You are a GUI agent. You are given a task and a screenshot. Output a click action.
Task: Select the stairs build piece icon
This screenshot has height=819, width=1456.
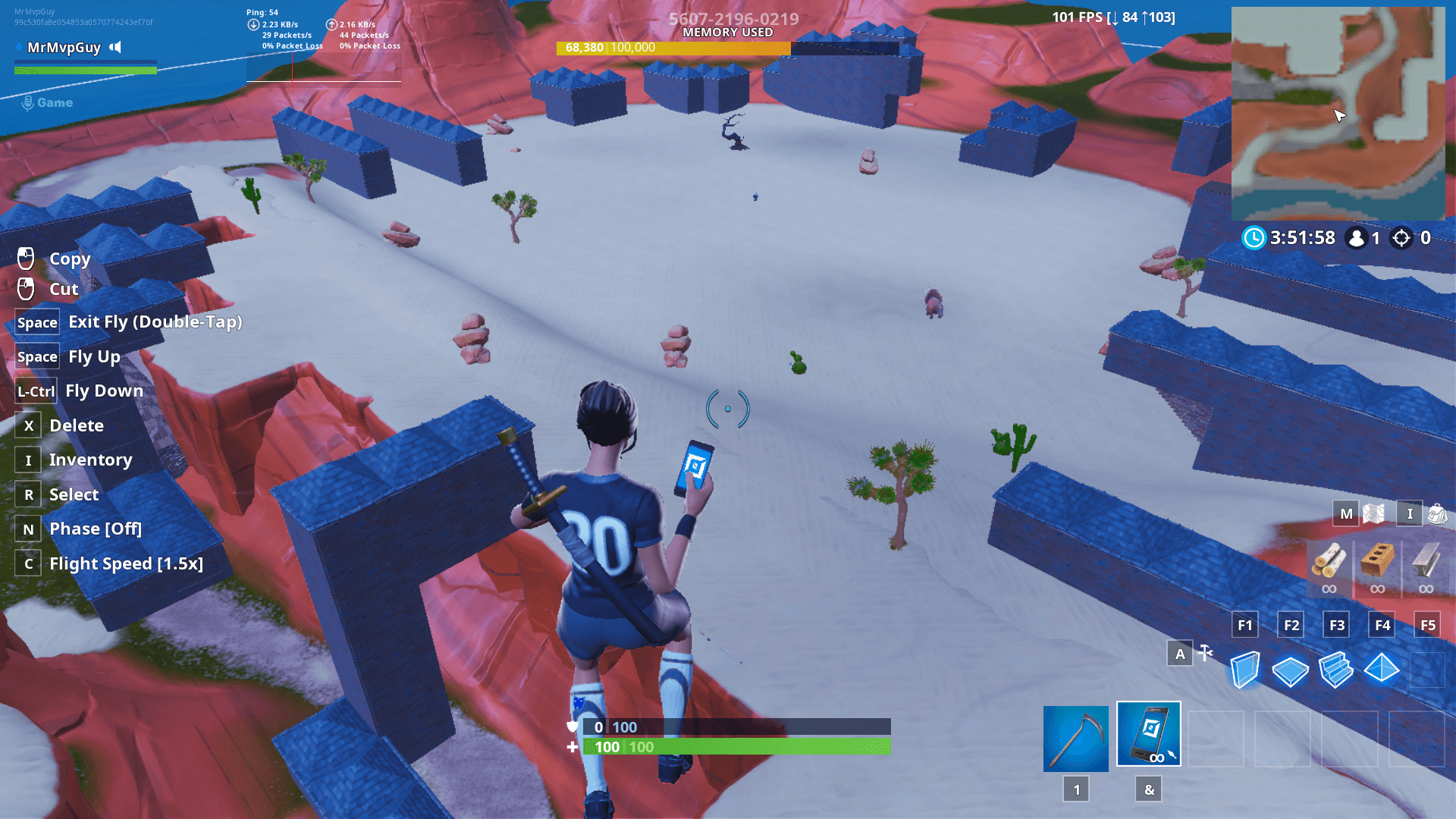(x=1336, y=670)
